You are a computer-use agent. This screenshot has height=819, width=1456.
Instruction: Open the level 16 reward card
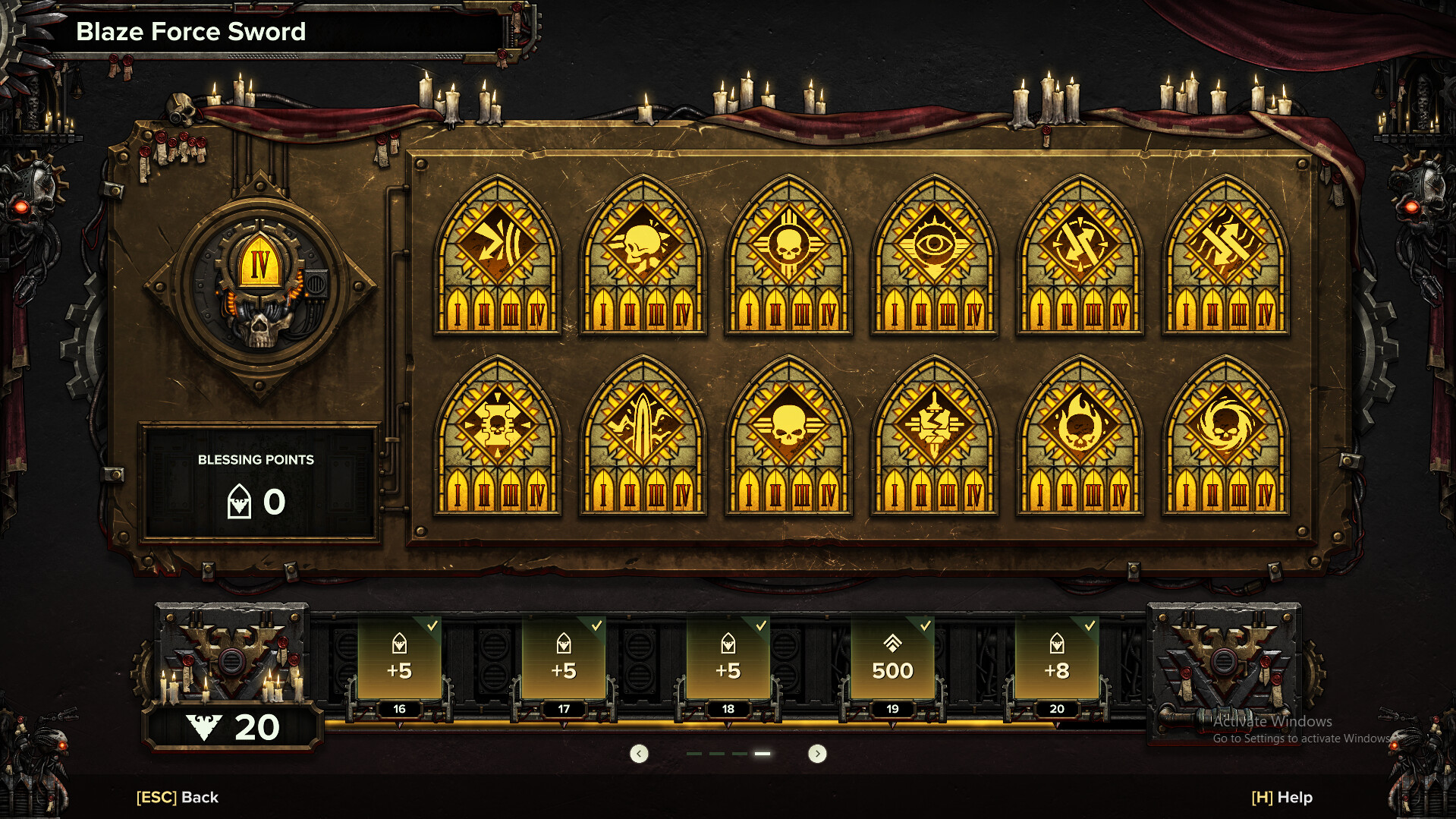click(x=399, y=659)
